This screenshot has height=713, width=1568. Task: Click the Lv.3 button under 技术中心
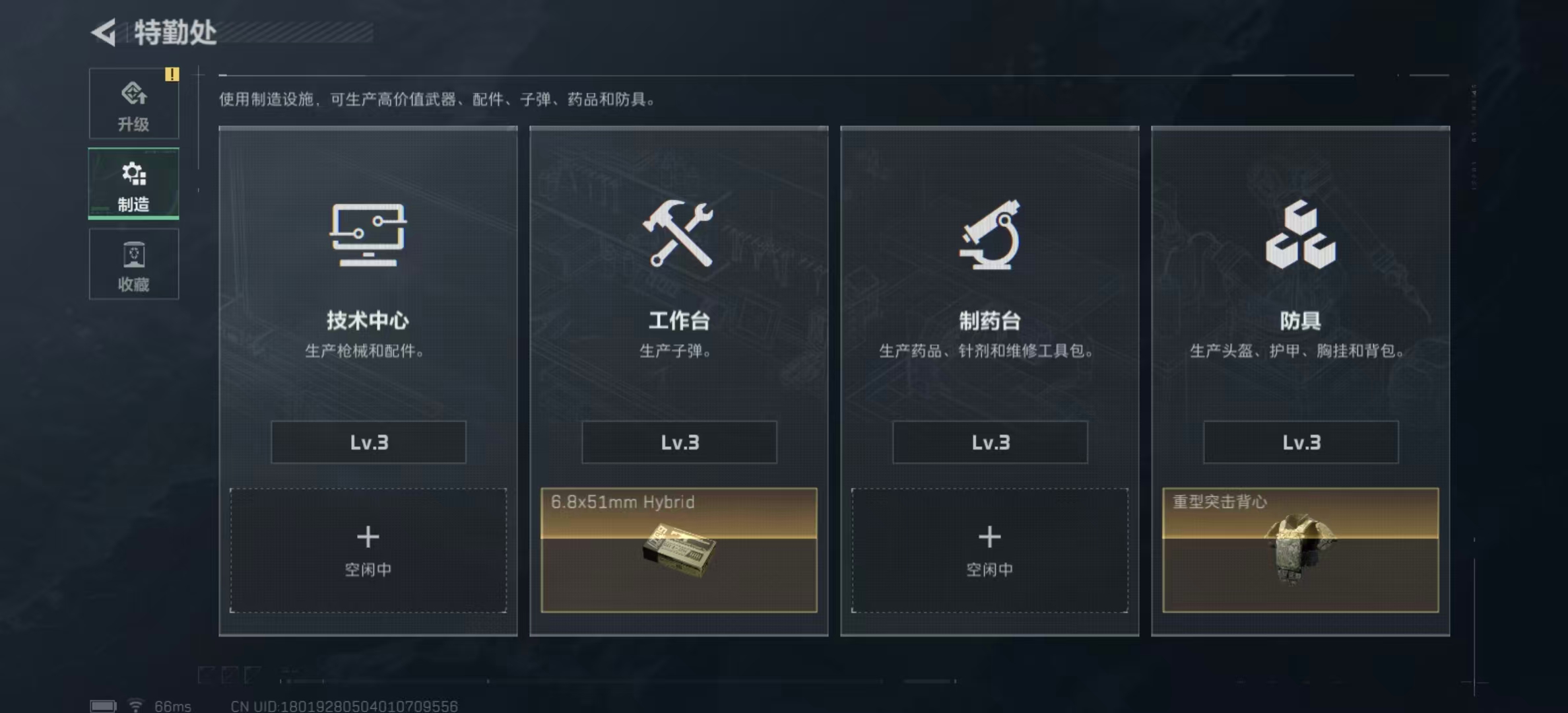[x=368, y=442]
